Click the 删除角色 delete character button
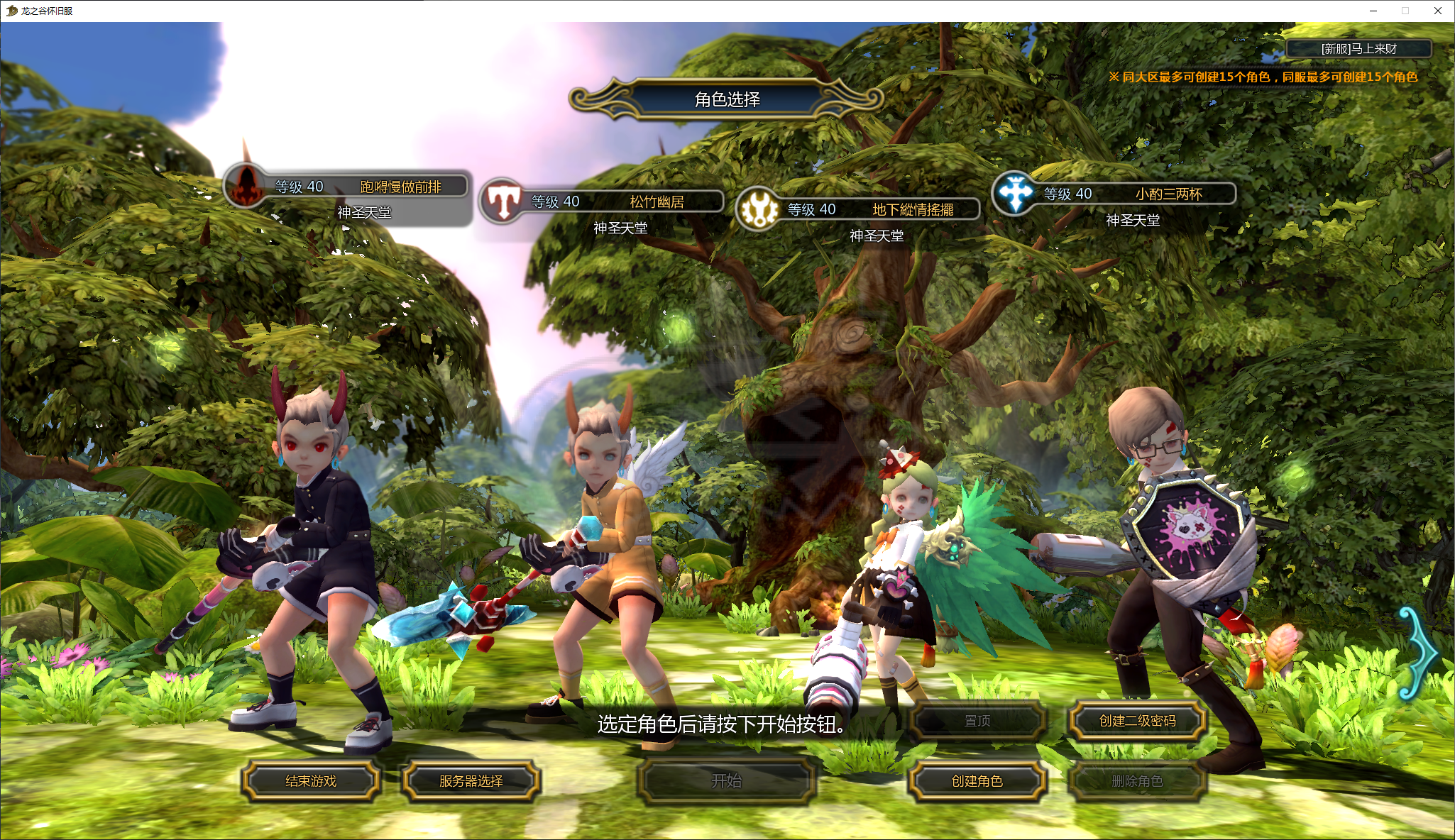1455x840 pixels. coord(1137,781)
